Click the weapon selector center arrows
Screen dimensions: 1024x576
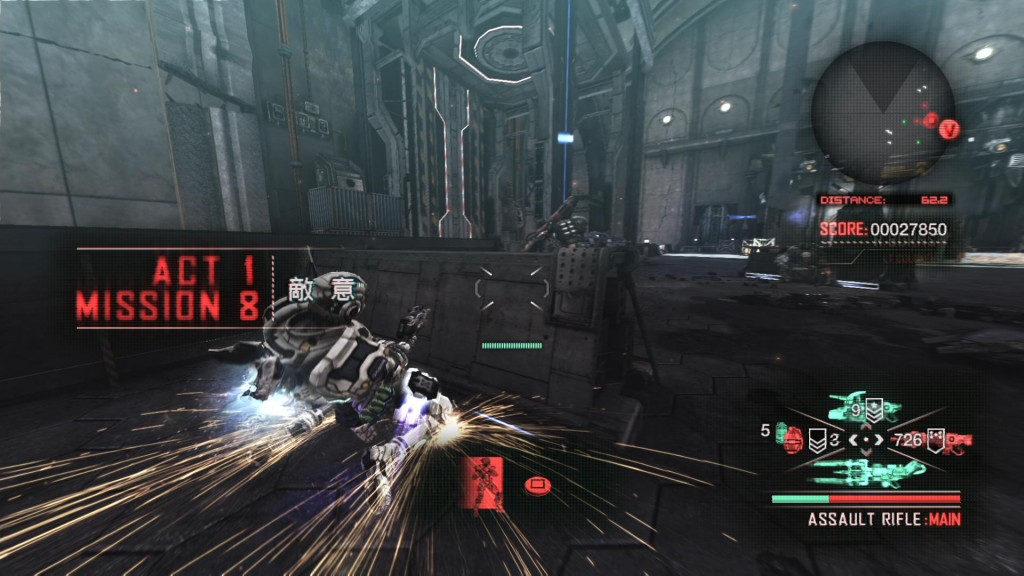pos(866,439)
